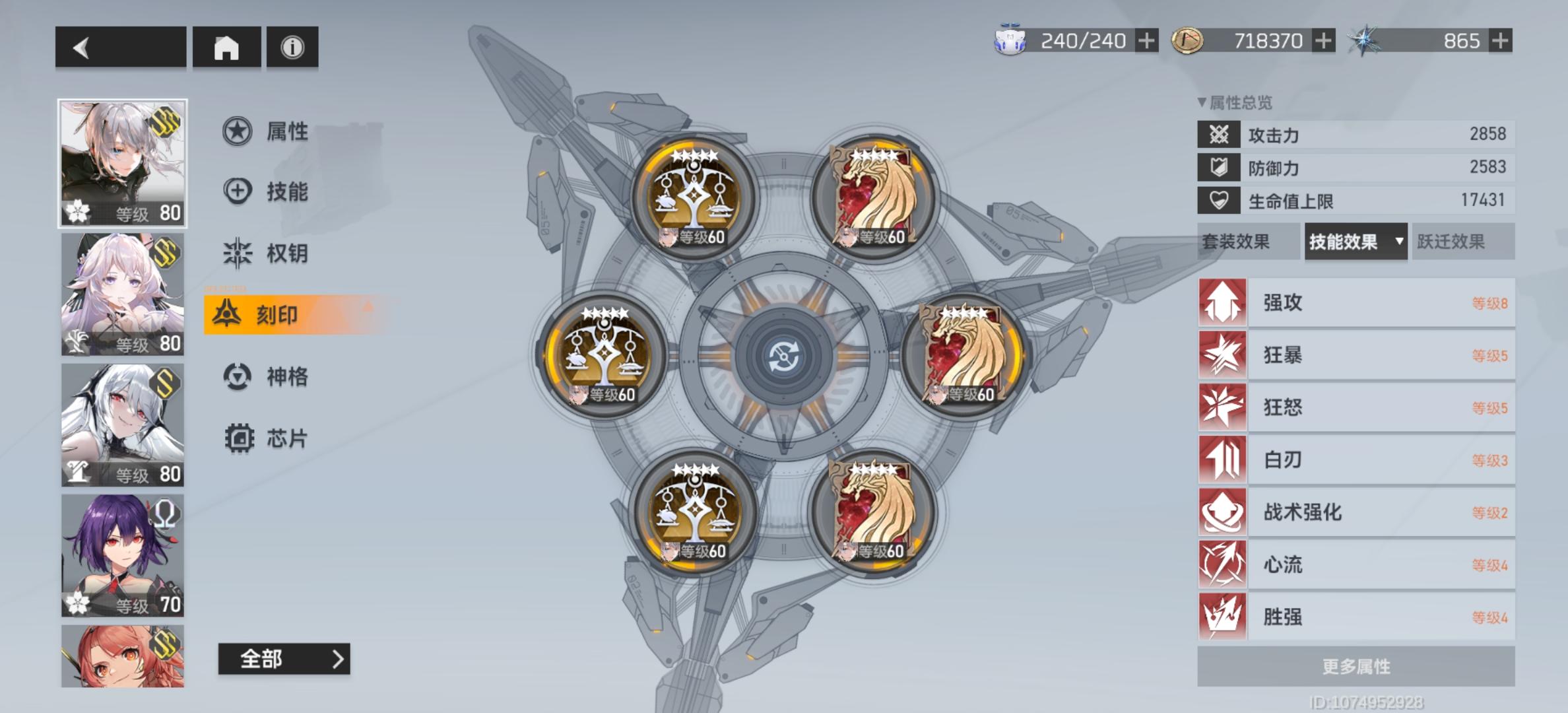Select the 属性 star icon in sidebar
Viewport: 1568px width, 713px height.
[x=236, y=131]
